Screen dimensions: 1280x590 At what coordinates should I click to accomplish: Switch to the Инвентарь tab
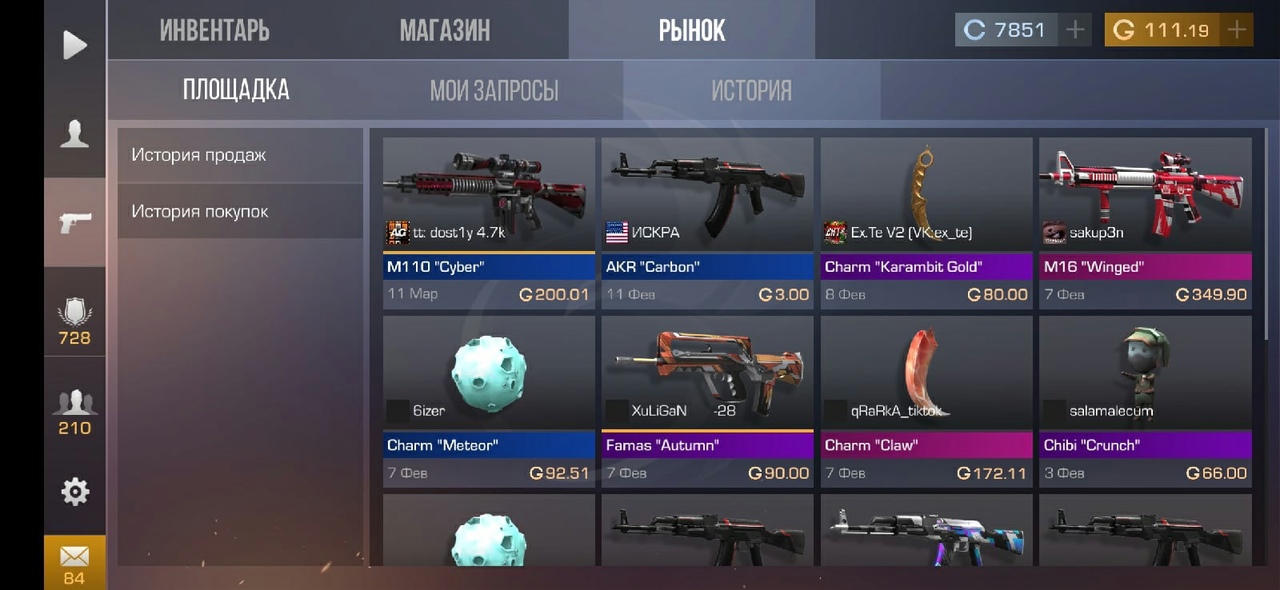pos(214,30)
